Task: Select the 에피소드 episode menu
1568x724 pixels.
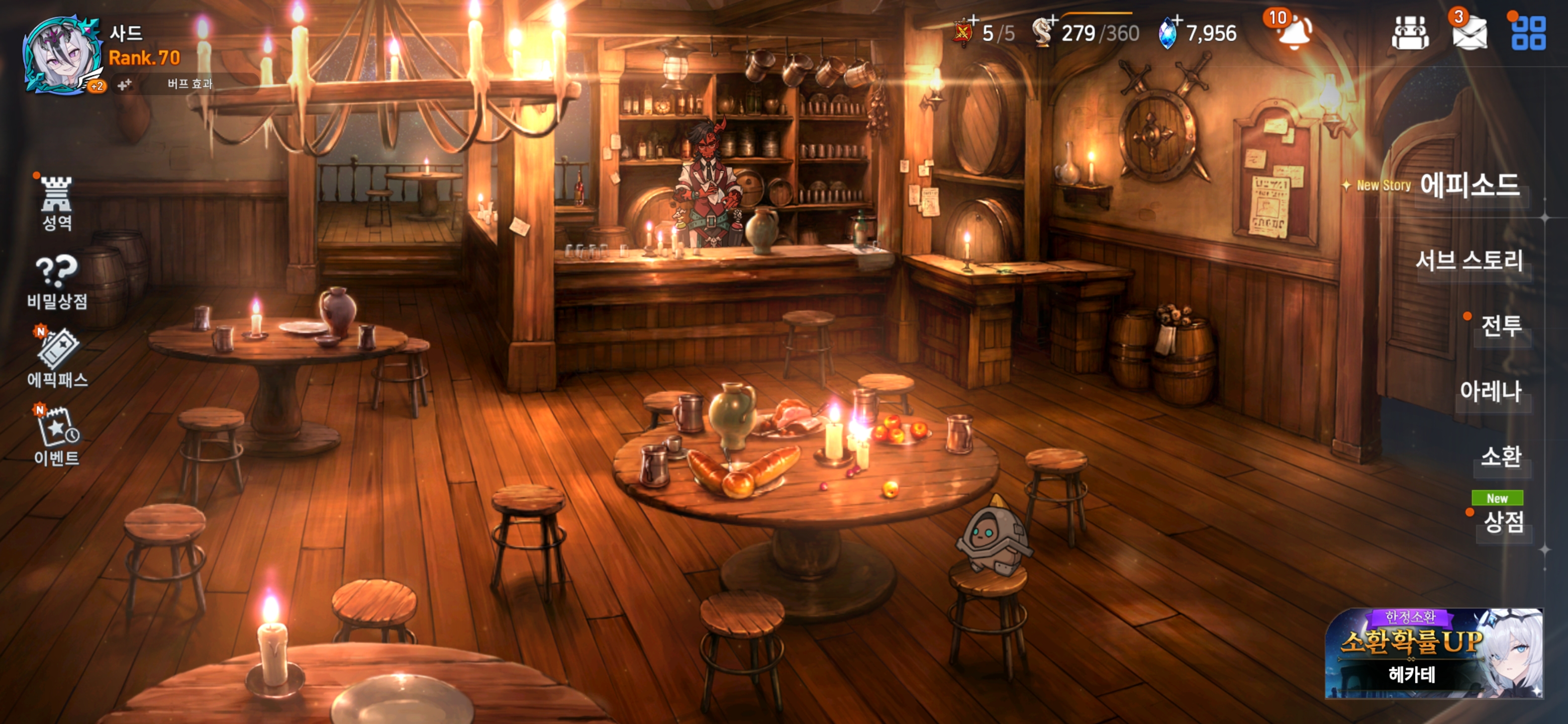Action: [x=1469, y=185]
